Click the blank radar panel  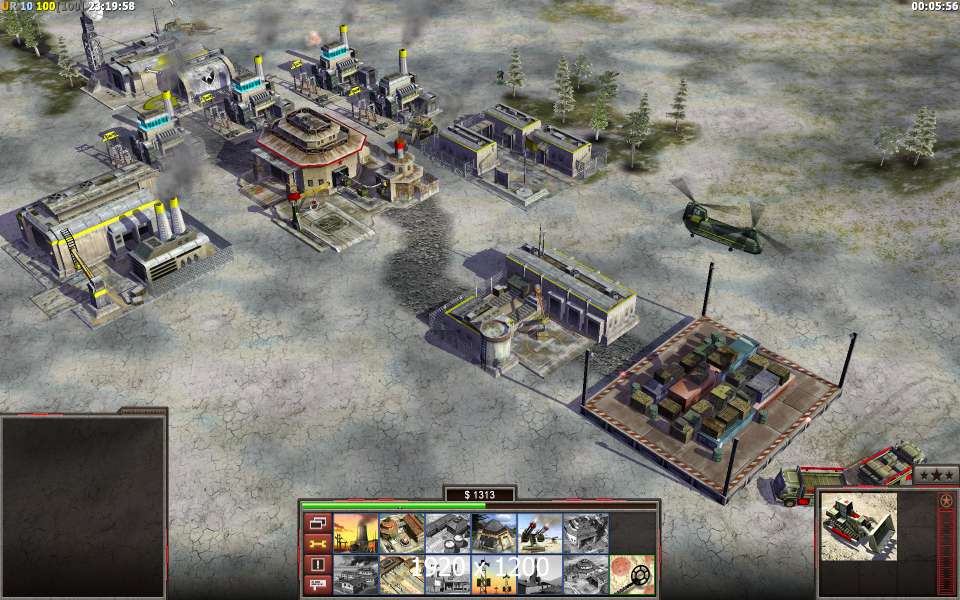83,507
